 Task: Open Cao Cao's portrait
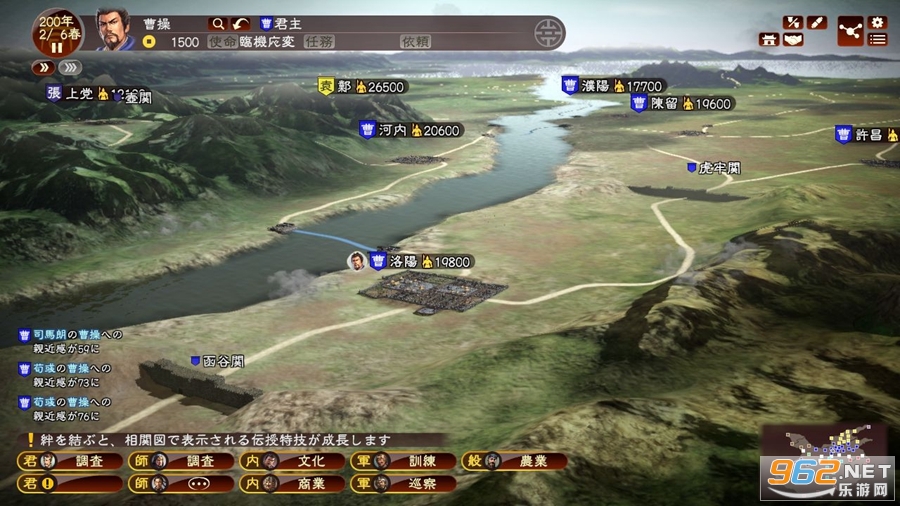tap(116, 30)
